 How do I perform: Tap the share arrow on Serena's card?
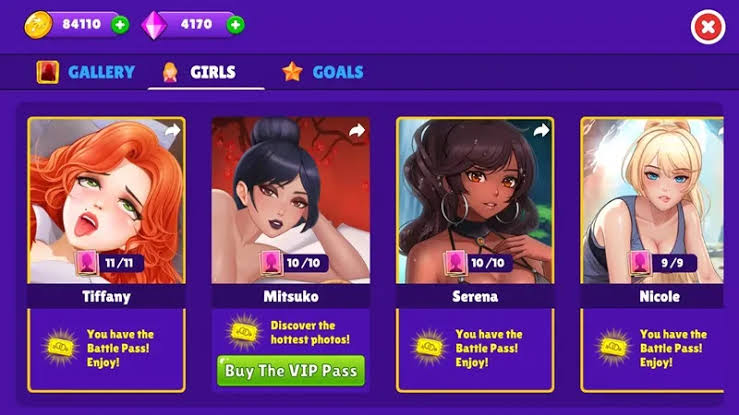[541, 131]
